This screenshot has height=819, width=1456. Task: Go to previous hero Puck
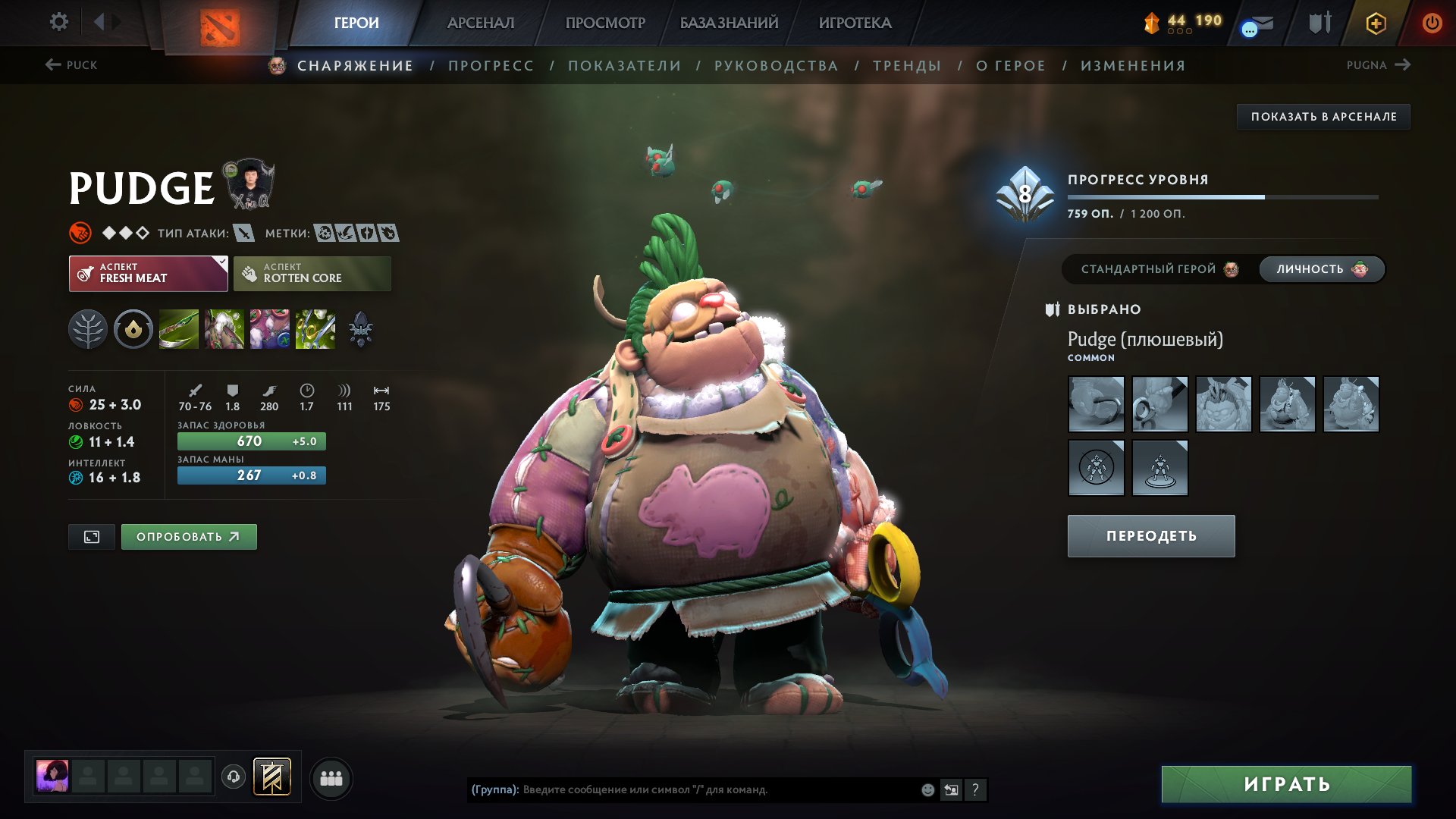pyautogui.click(x=71, y=65)
